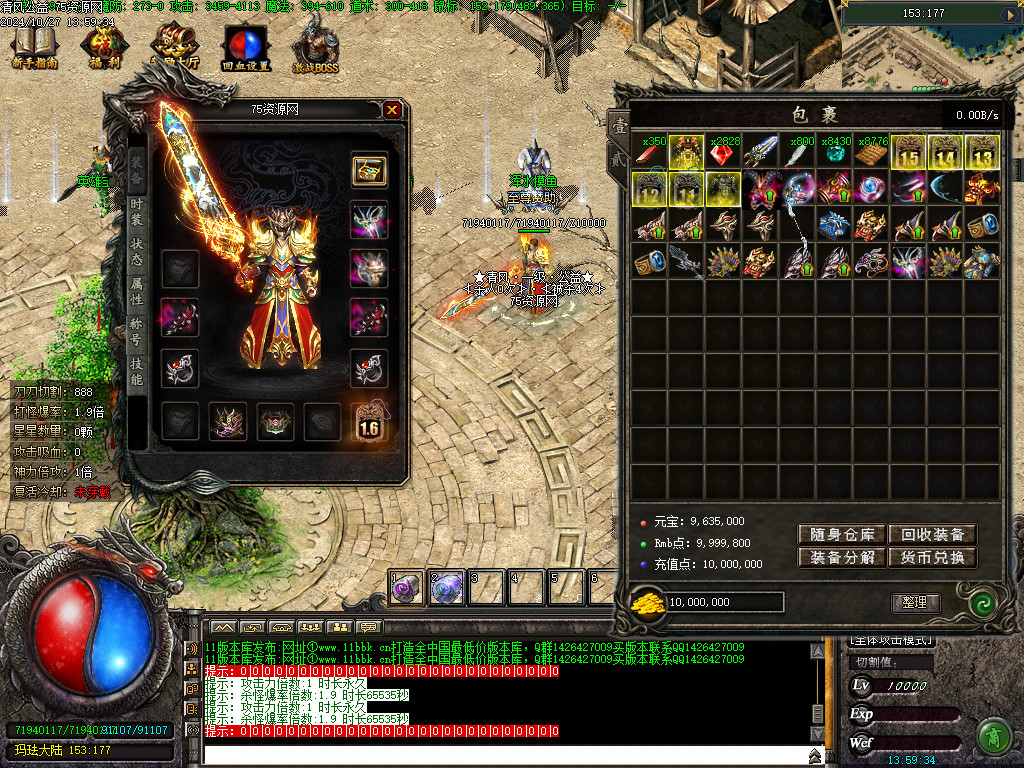Select the 1.6 medal equipment slot
This screenshot has height=768, width=1024.
coord(369,424)
